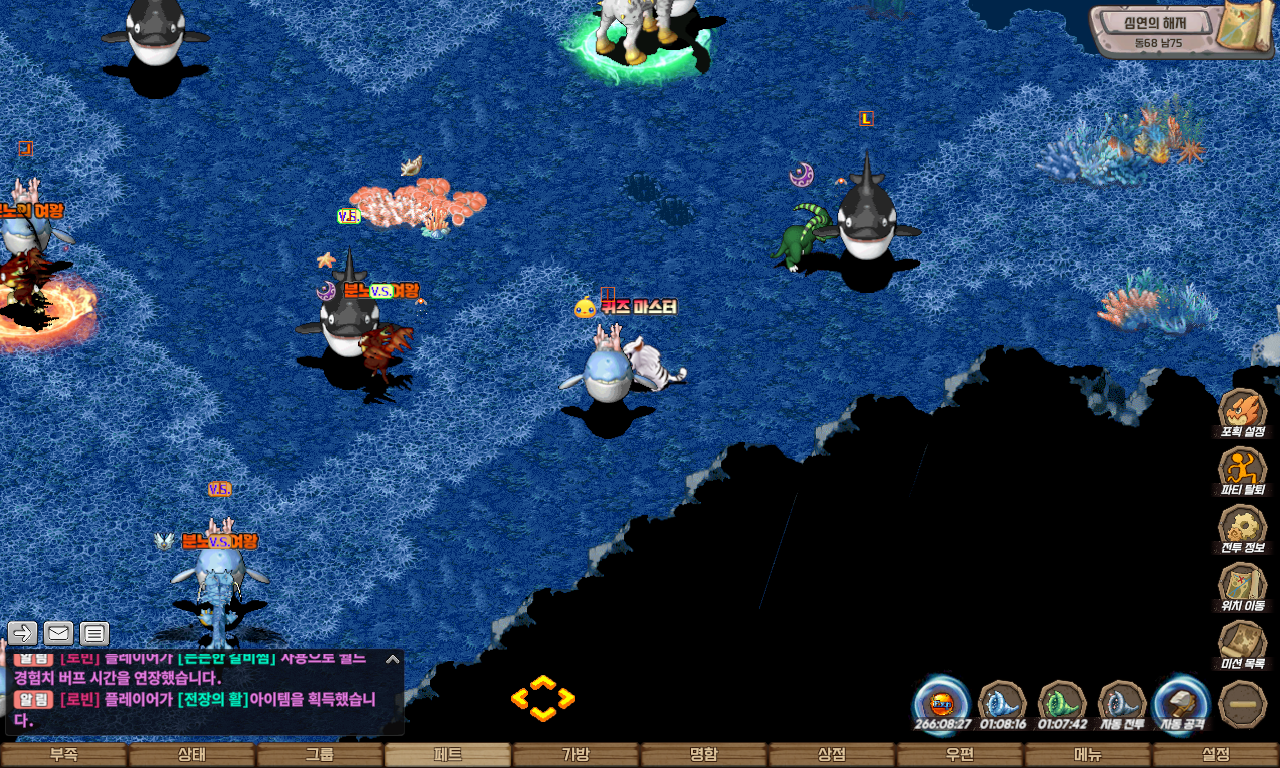Open the 미션 목록 mission list scroll
1280x768 pixels.
point(1243,643)
